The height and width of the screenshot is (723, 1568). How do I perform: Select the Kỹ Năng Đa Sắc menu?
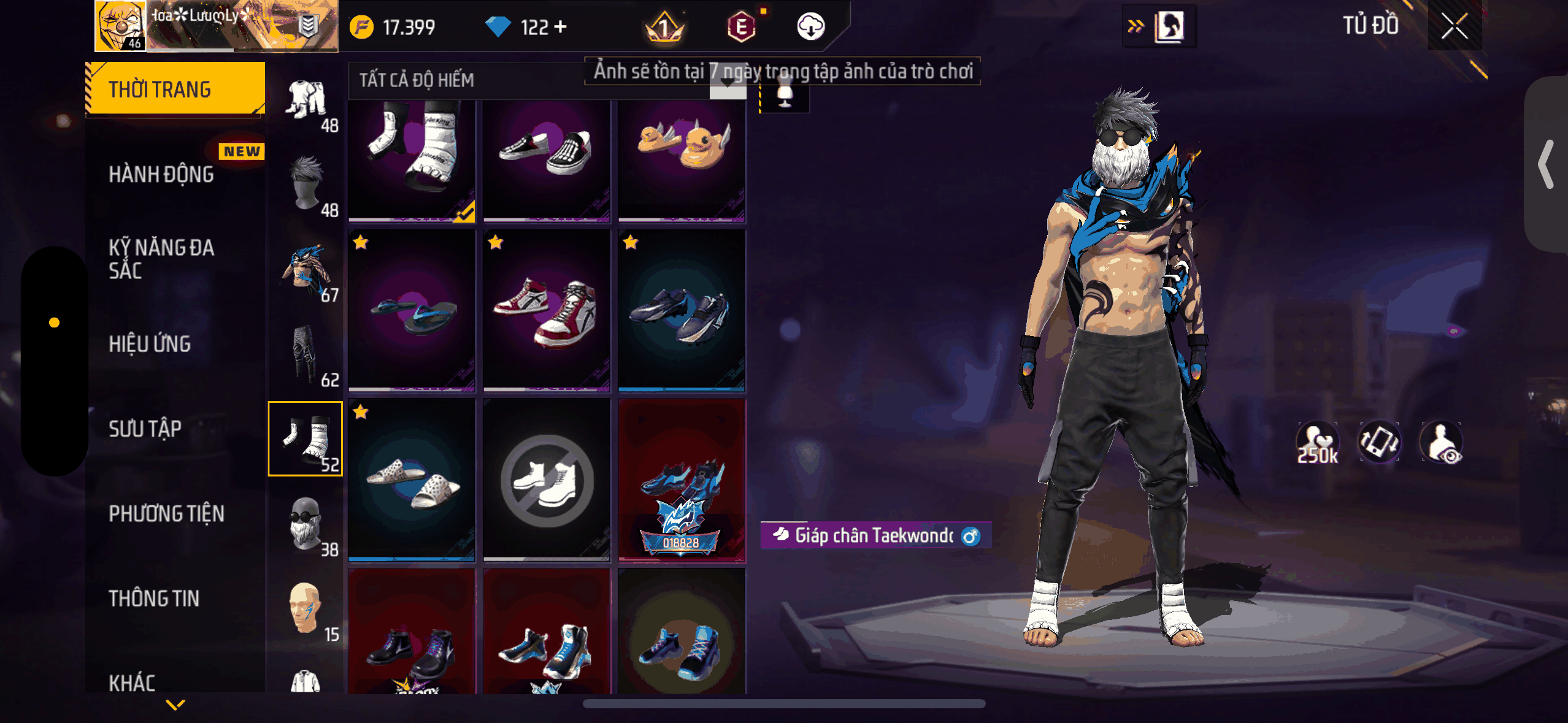coord(161,259)
